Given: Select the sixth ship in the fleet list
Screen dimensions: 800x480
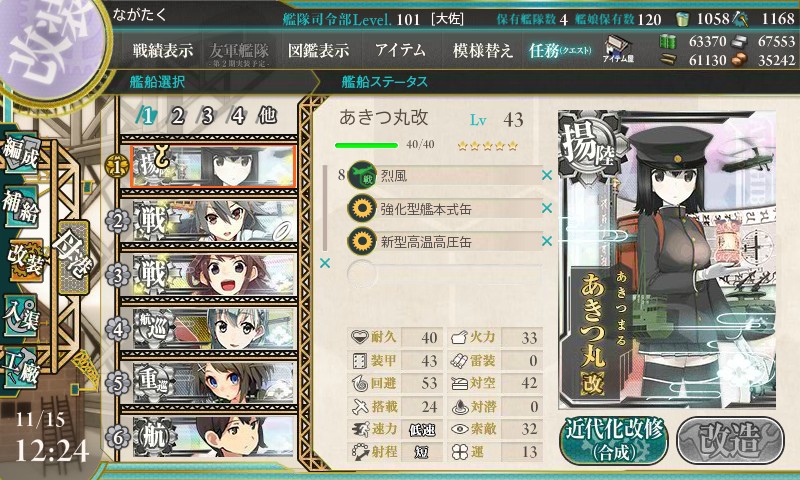Looking at the screenshot, I should [208, 440].
